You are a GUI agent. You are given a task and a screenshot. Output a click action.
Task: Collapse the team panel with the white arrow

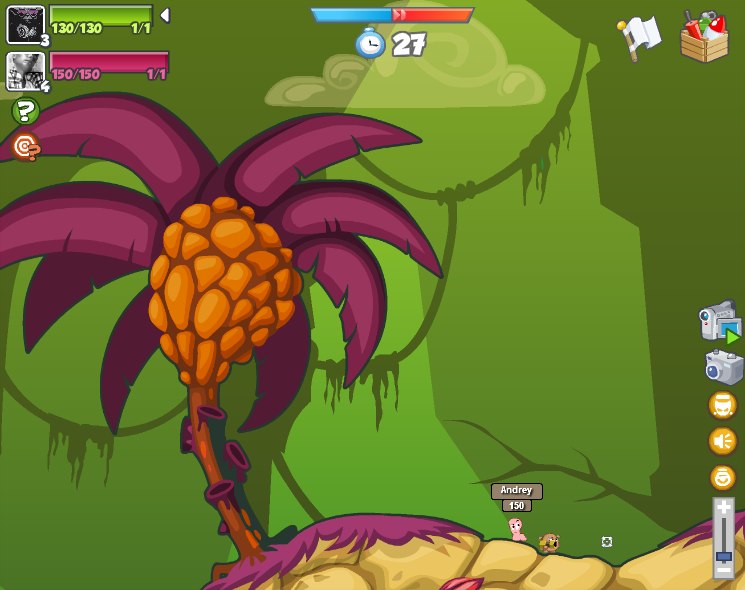pyautogui.click(x=165, y=15)
